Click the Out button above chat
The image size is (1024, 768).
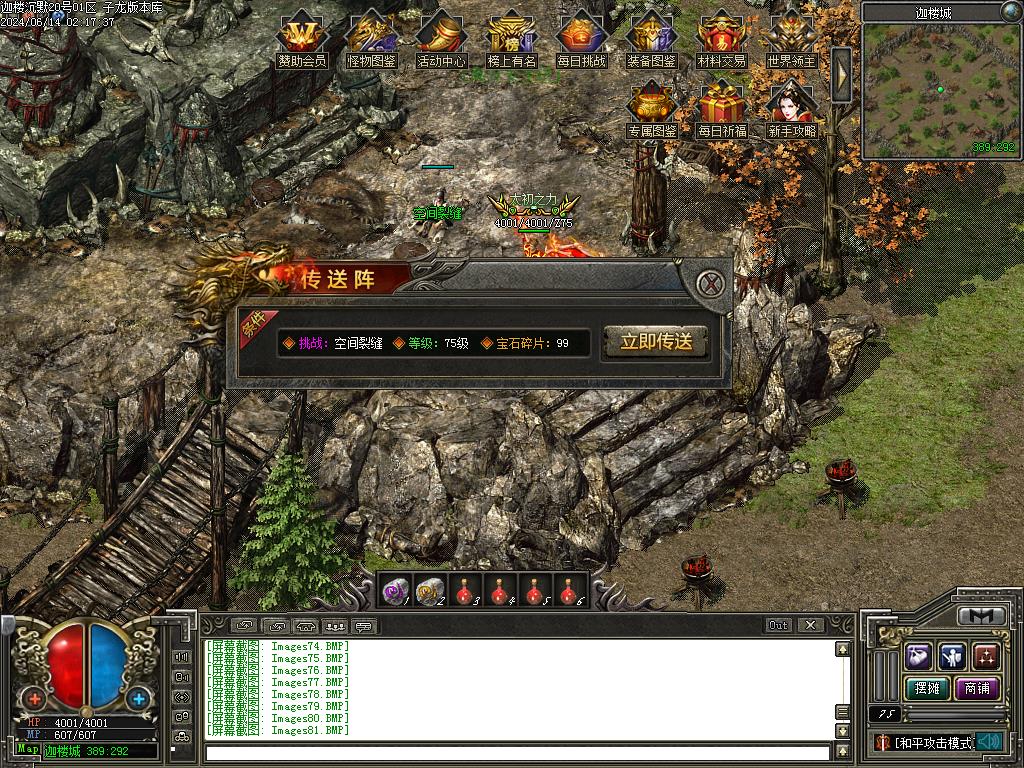(778, 625)
